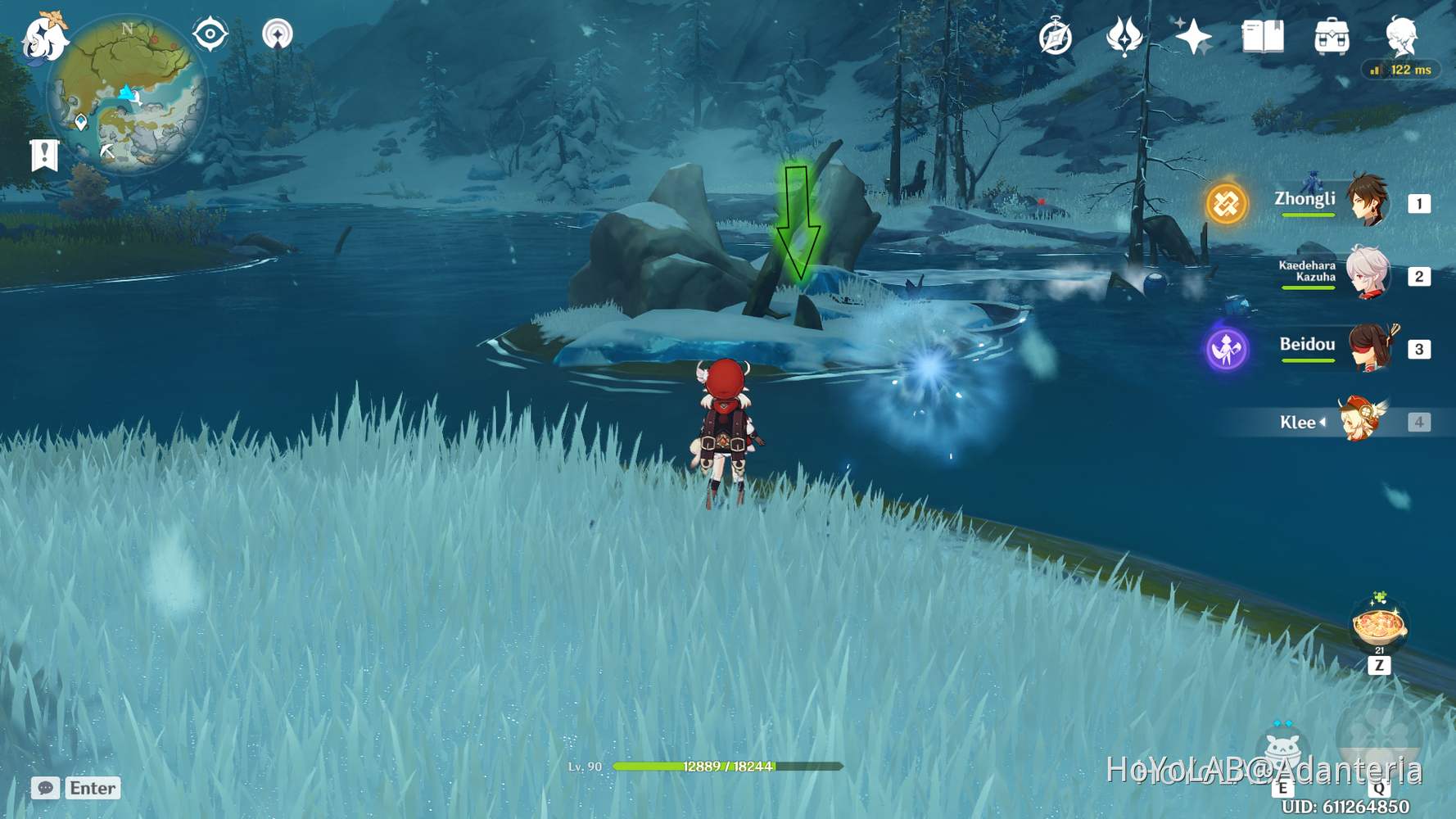
Task: Open the Events page winged icon
Action: (x=1125, y=37)
